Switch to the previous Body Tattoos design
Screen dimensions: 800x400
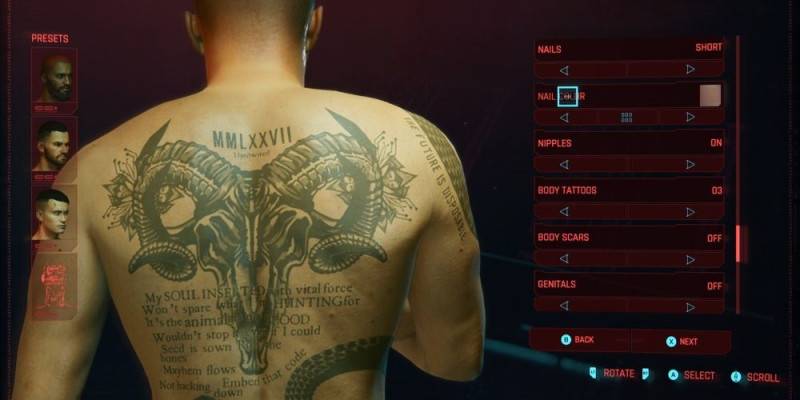[564, 212]
